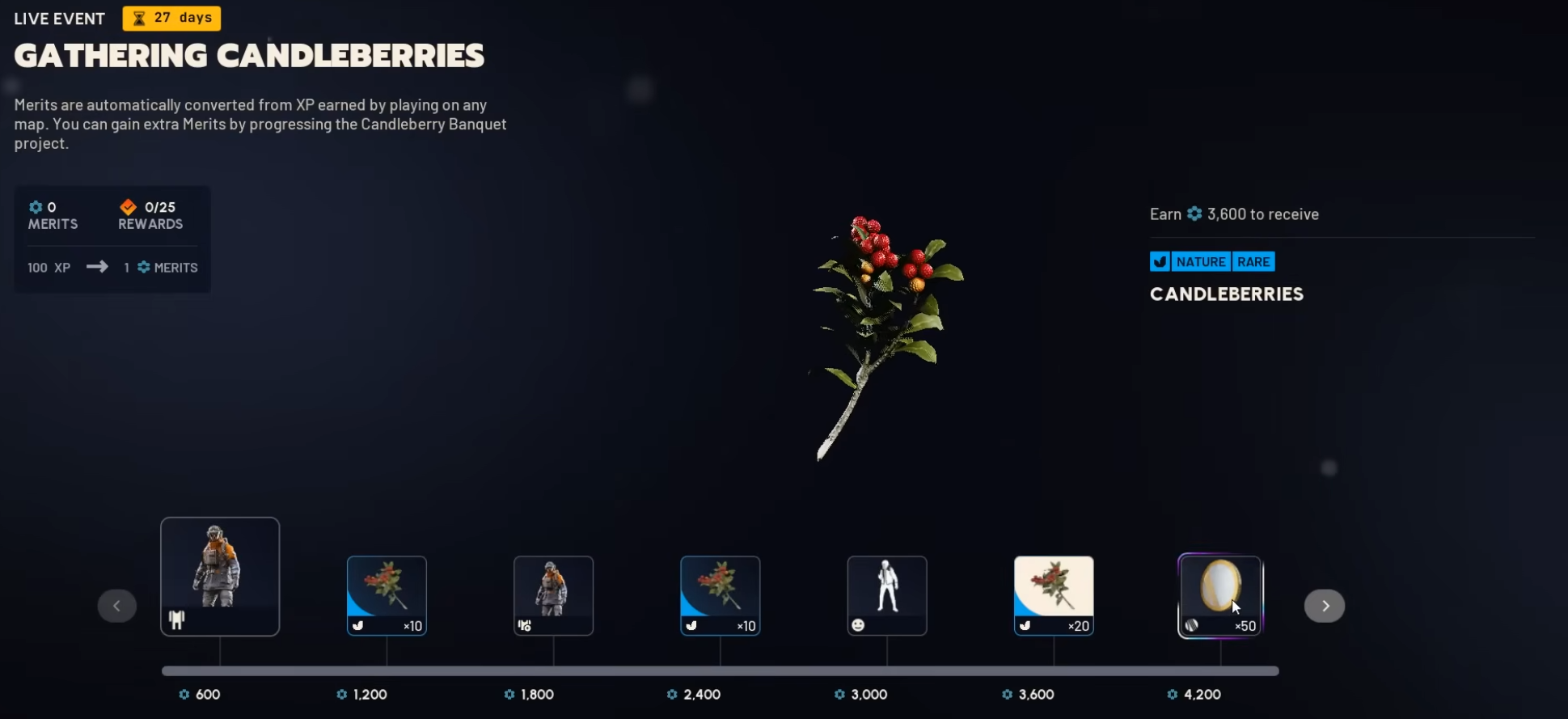
Task: Expand rewards with the right arrow chevron
Action: tap(1324, 605)
